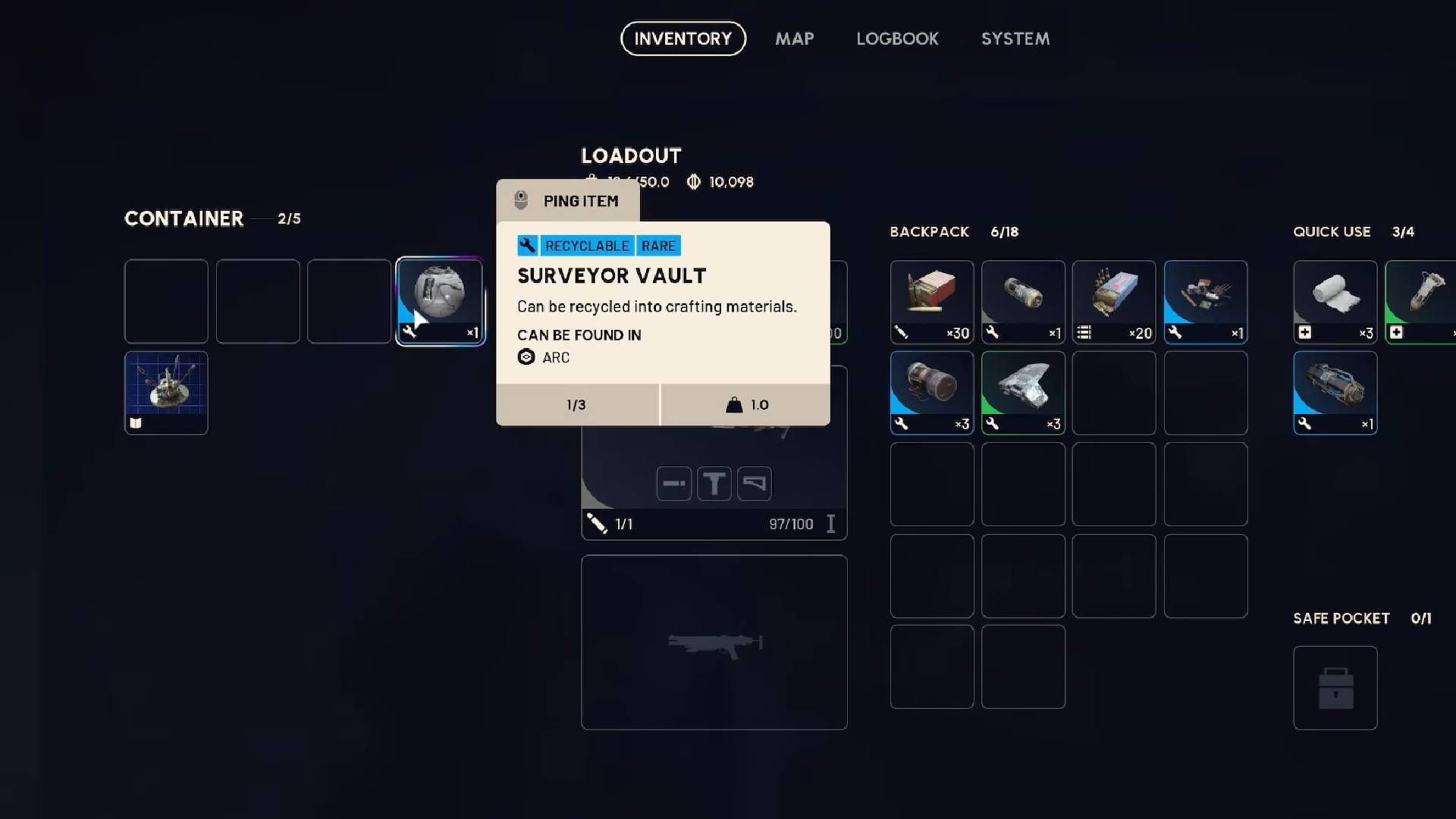Open the LOGBOOK tab
The image size is (1456, 819).
coord(897,39)
